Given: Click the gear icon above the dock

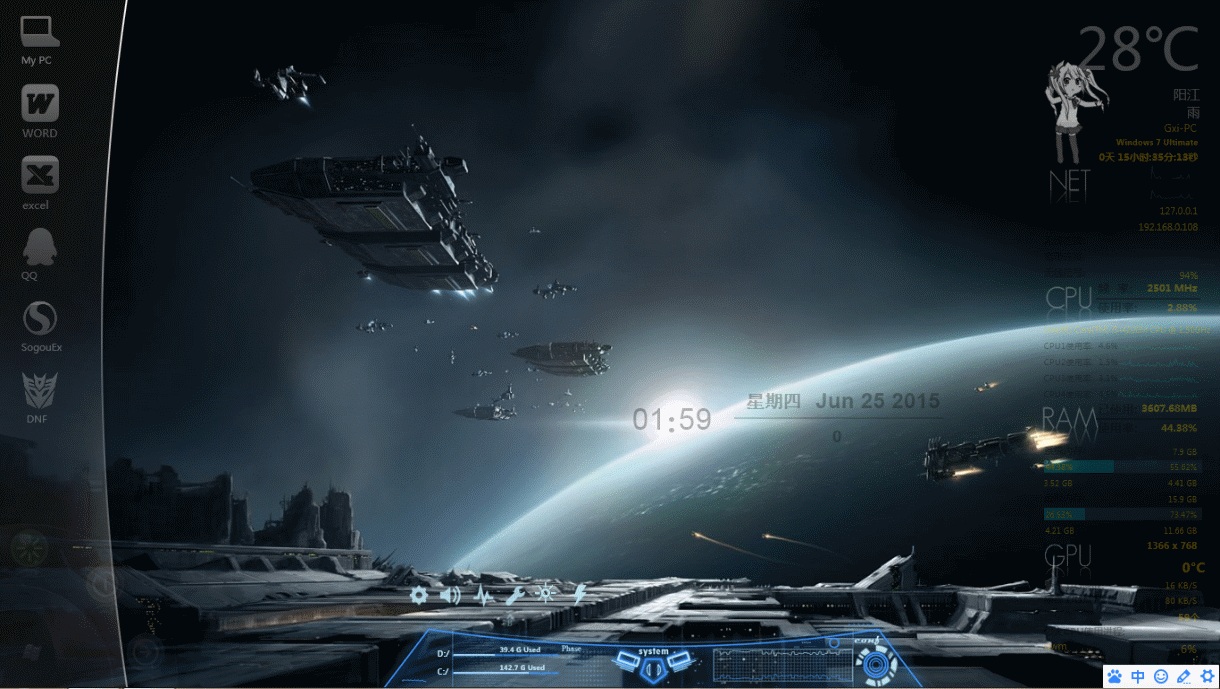Looking at the screenshot, I should (x=419, y=595).
